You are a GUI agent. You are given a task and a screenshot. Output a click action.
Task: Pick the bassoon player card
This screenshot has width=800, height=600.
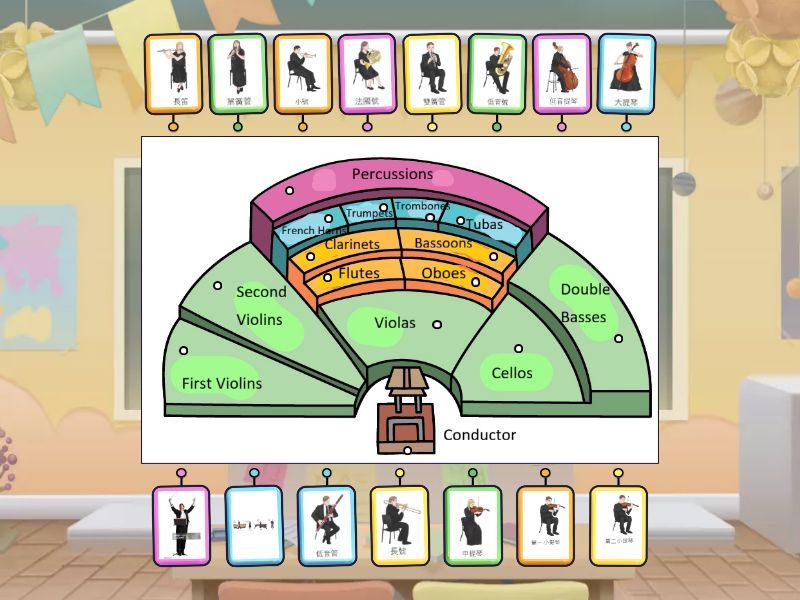click(x=327, y=525)
